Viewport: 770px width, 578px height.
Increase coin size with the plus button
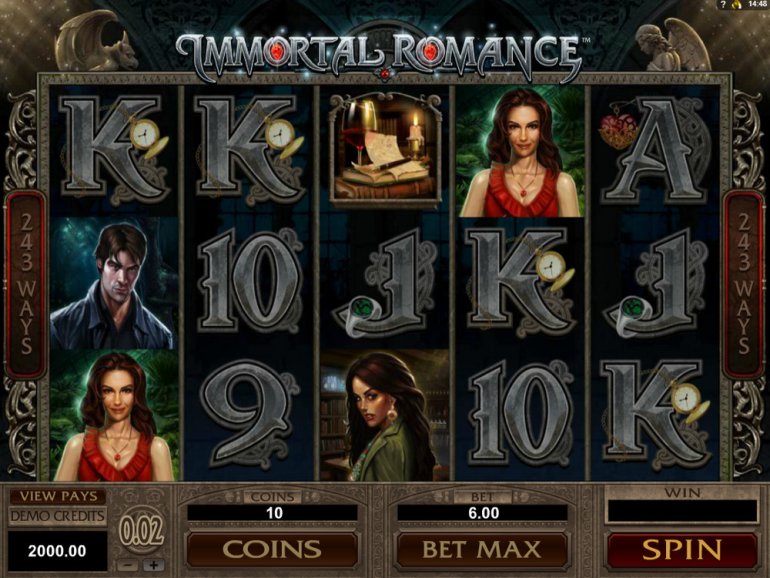pos(153,565)
